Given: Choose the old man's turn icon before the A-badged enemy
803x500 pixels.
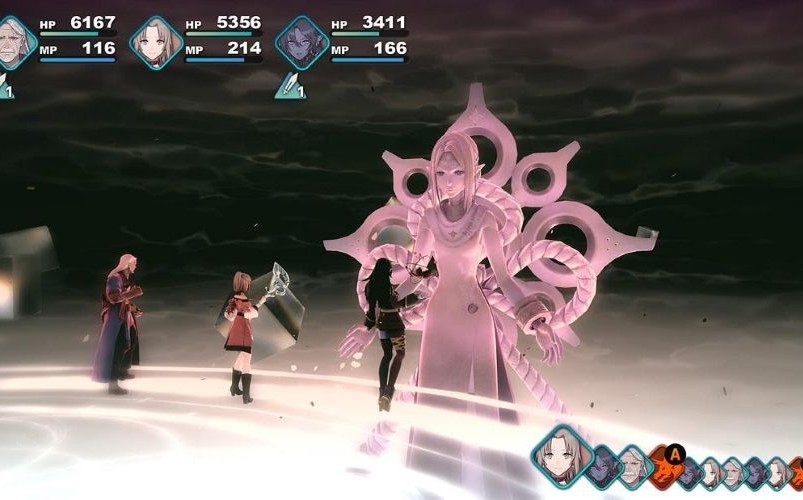Looking at the screenshot, I should pos(632,467).
